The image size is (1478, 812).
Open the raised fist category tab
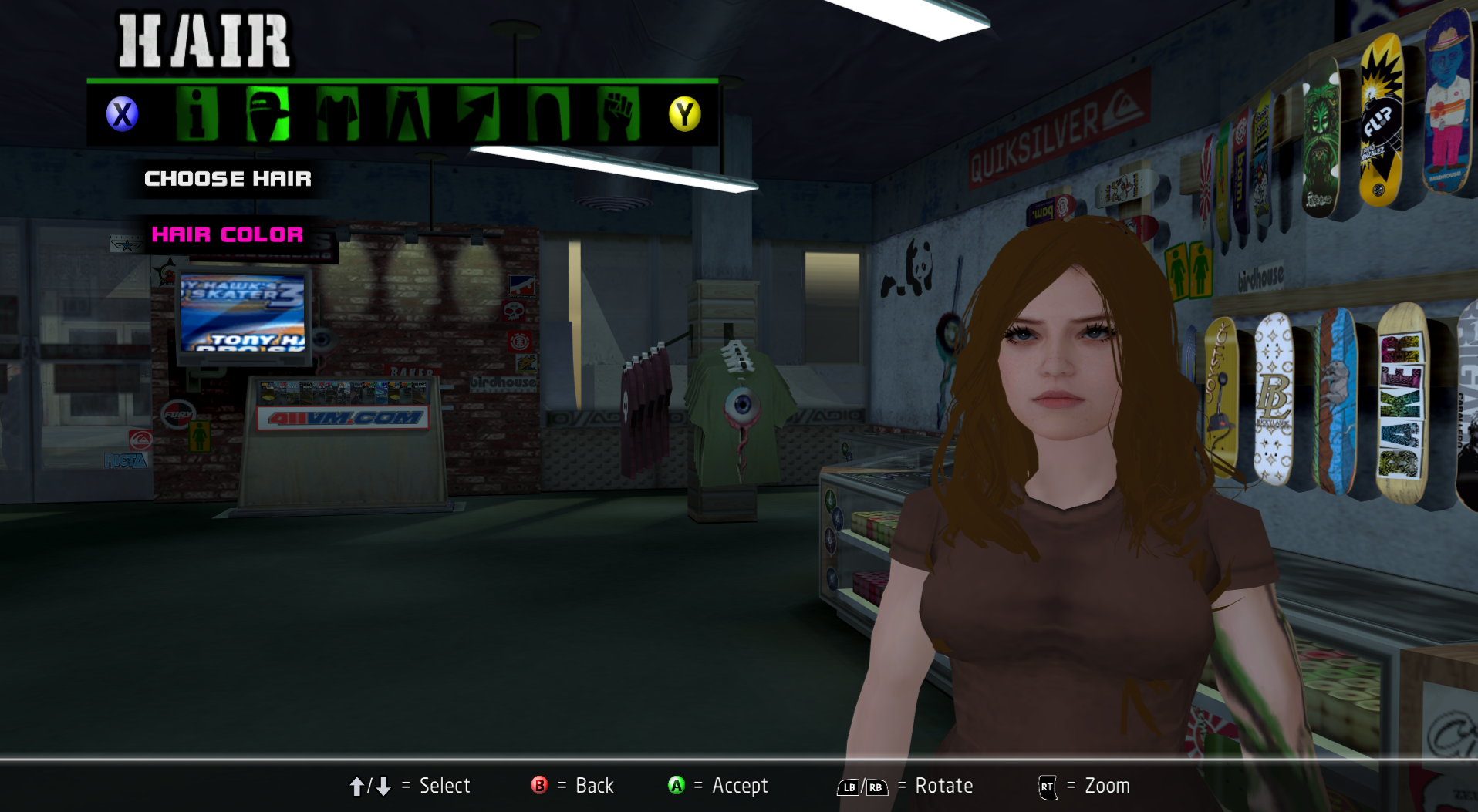(618, 114)
